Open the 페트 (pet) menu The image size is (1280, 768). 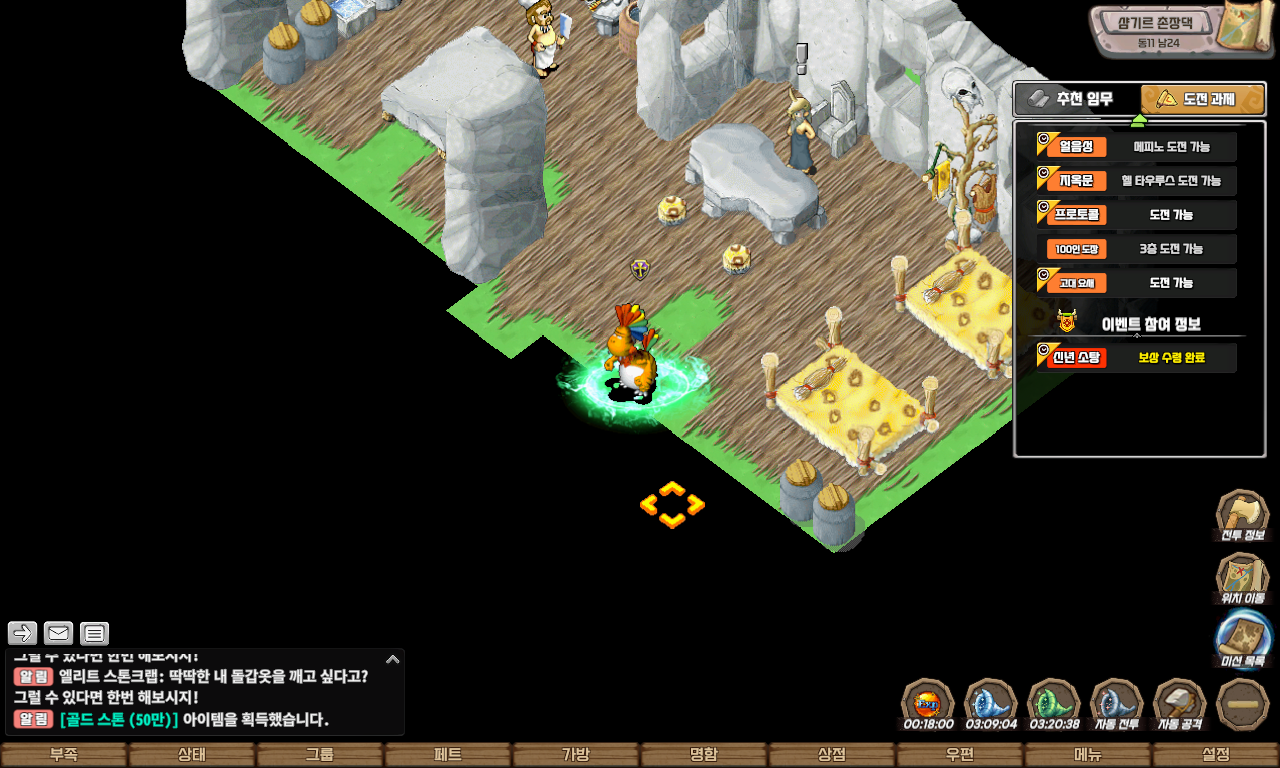[448, 755]
